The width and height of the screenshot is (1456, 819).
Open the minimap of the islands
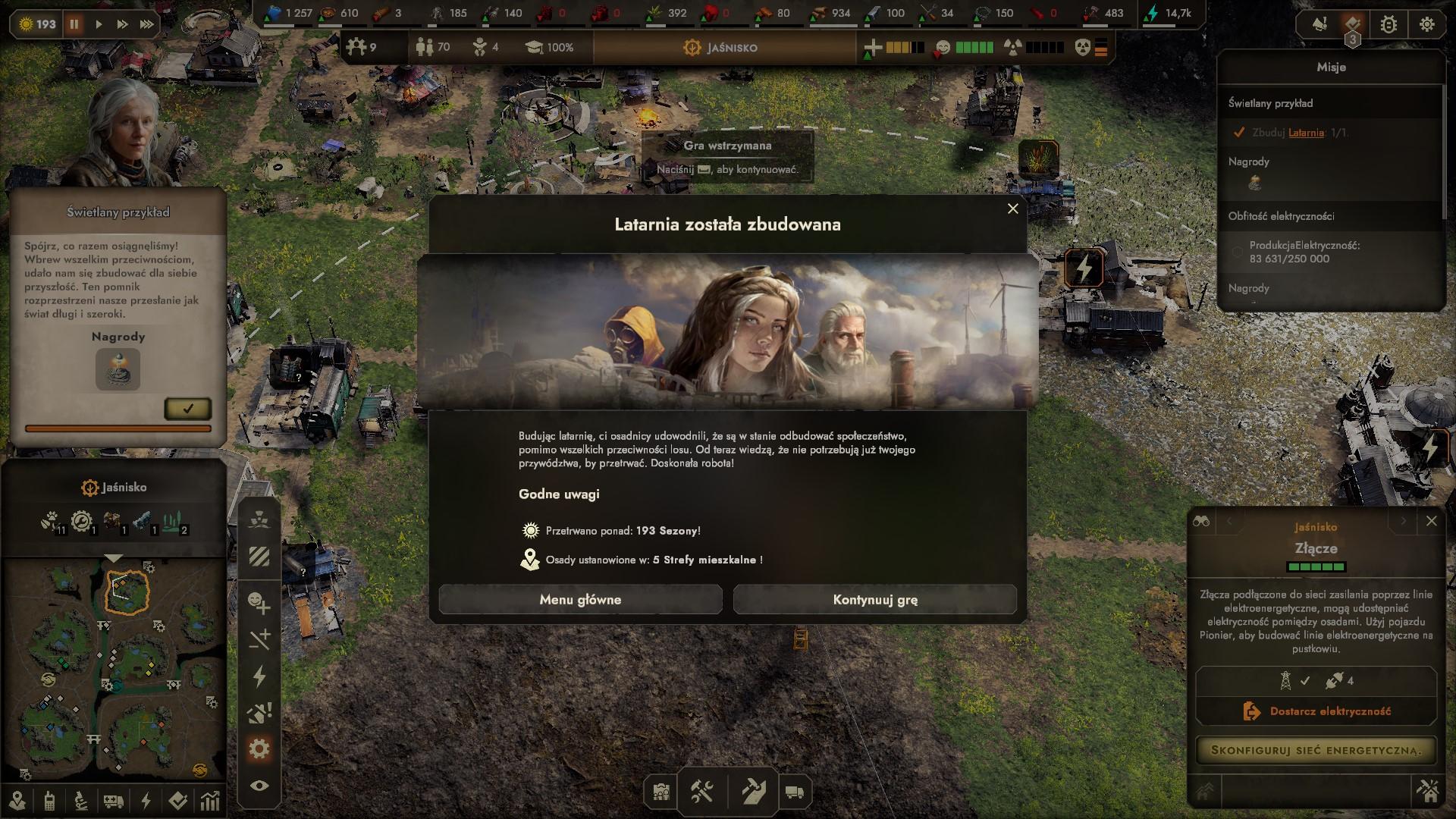point(114,667)
